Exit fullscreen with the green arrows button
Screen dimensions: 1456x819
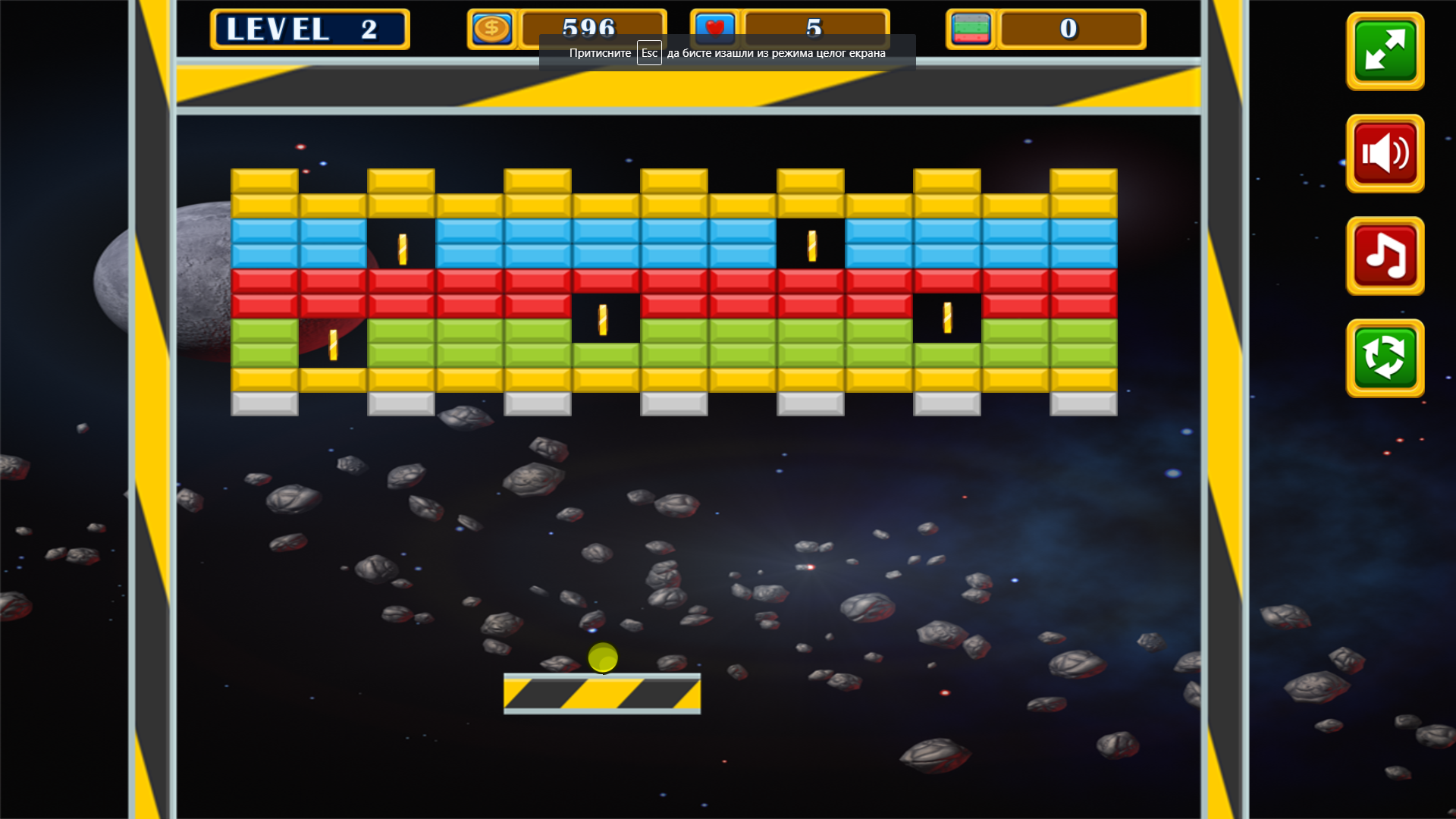click(x=1385, y=51)
